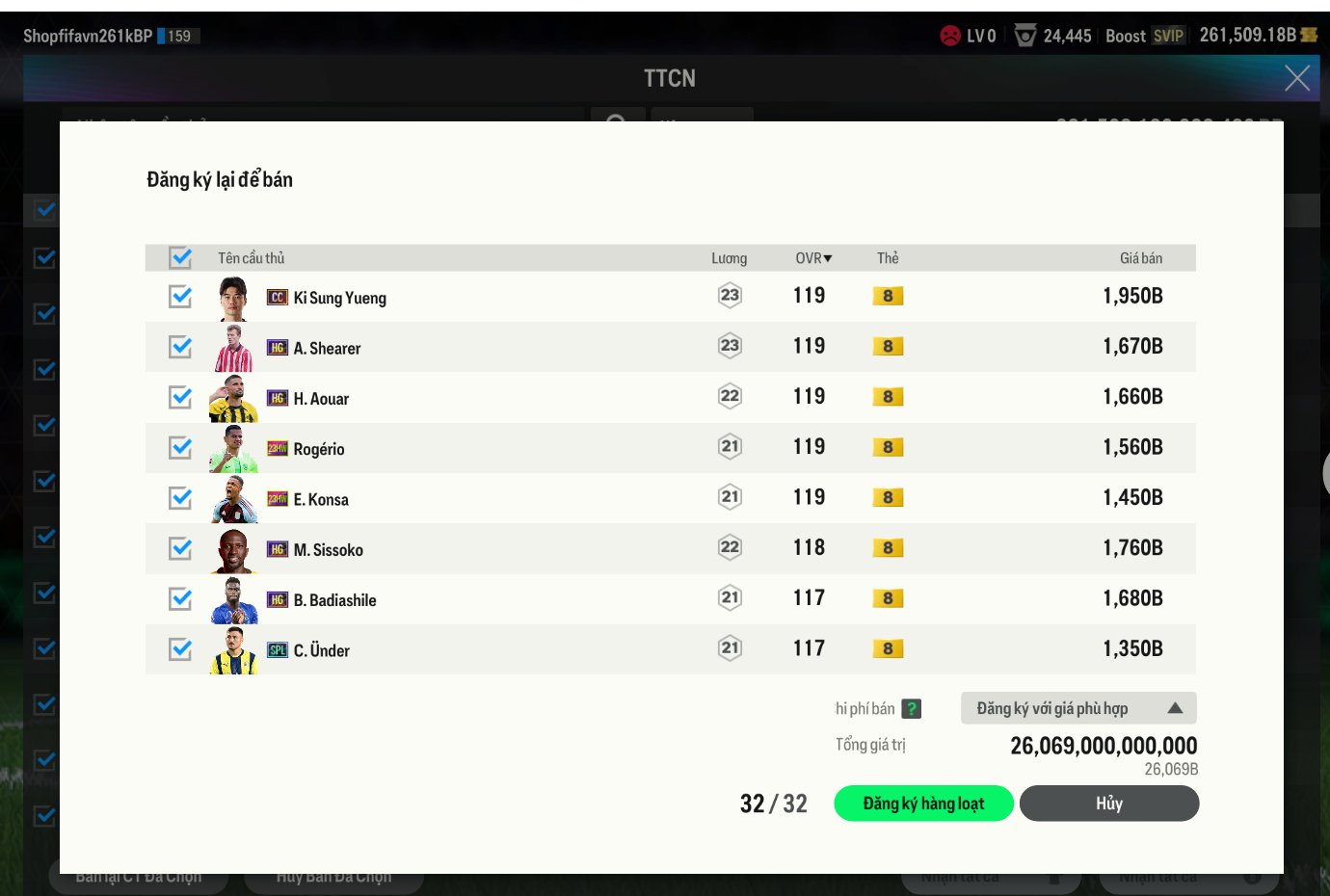Deselect Rogério's row checkbox
The width and height of the screenshot is (1330, 896).
pos(180,448)
